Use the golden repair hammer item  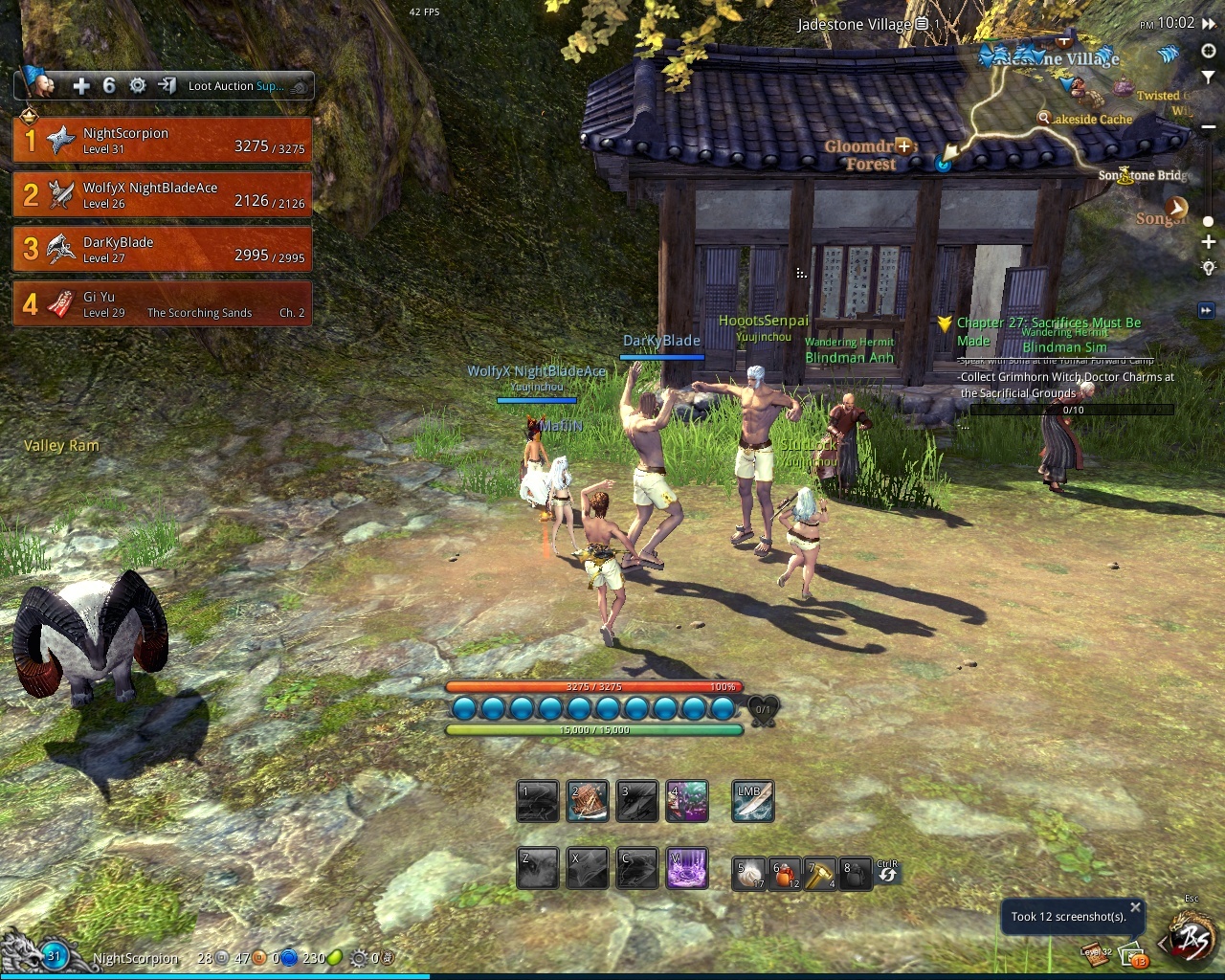[820, 874]
